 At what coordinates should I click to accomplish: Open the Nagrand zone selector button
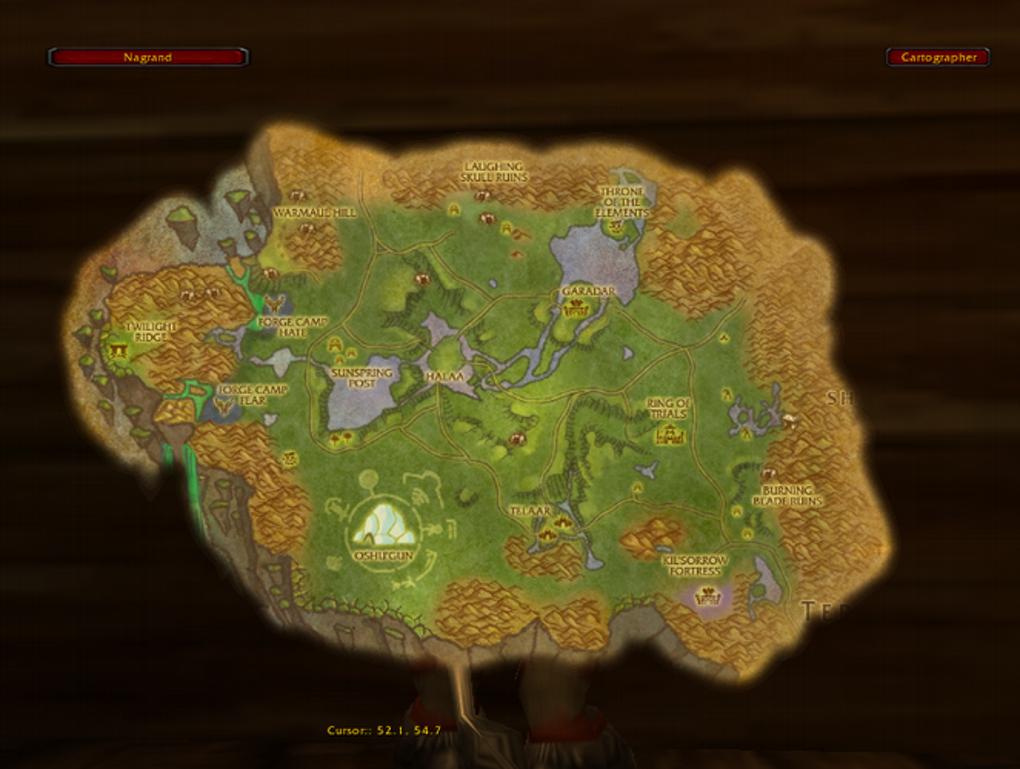pos(148,58)
